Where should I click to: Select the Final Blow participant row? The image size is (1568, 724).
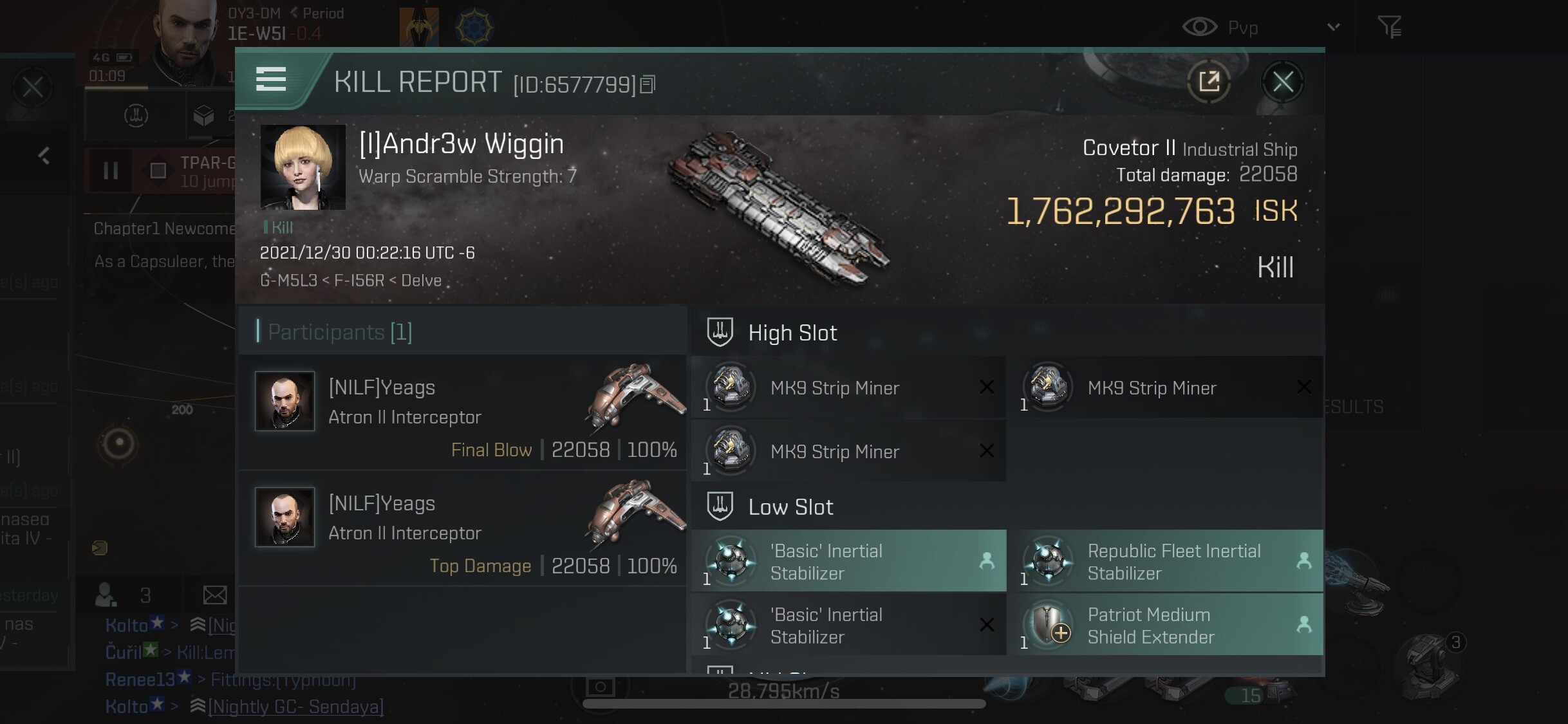462,413
